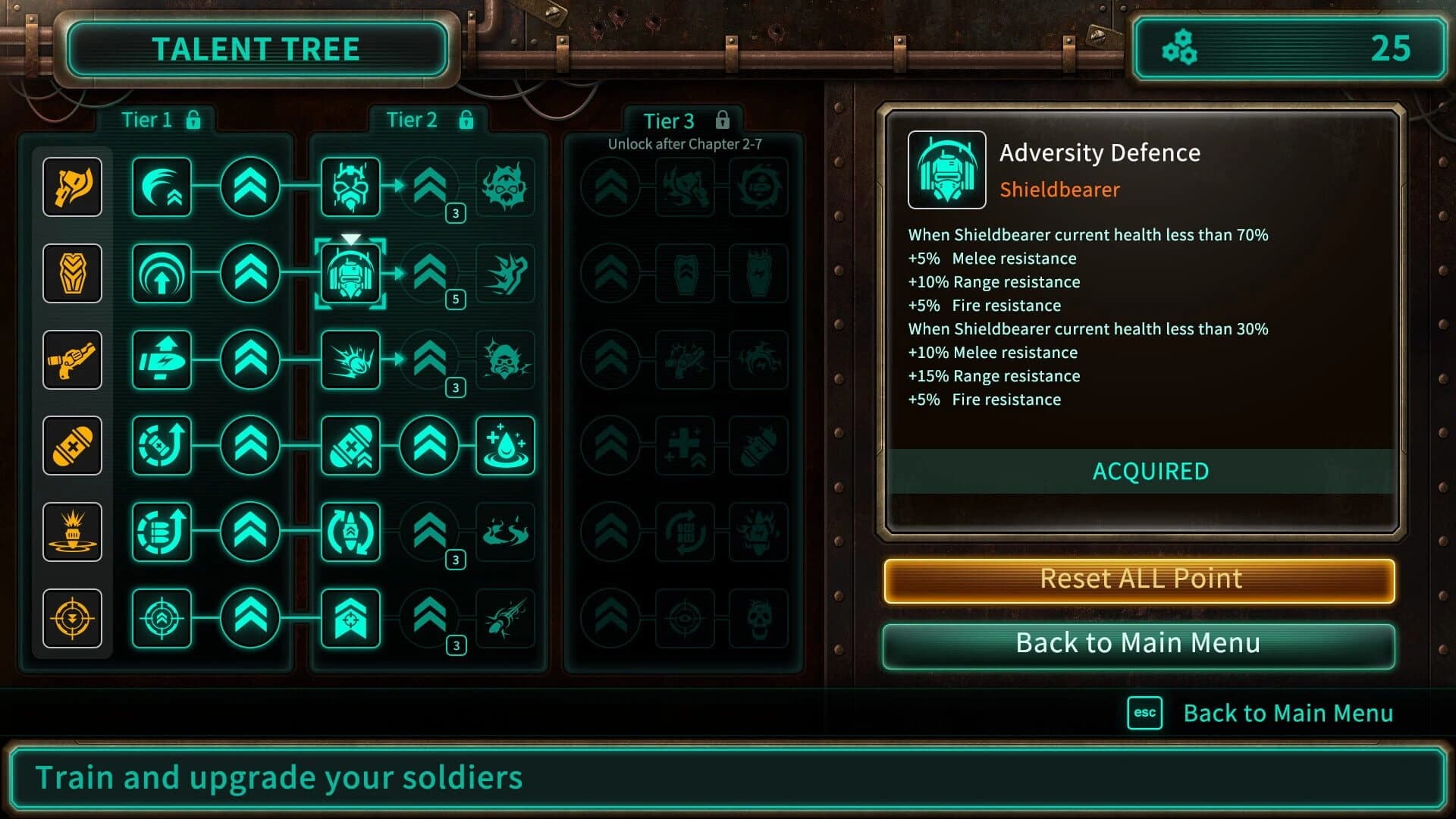Select the melee weapon class icon at sidebar top
The image size is (1456, 819).
point(73,187)
